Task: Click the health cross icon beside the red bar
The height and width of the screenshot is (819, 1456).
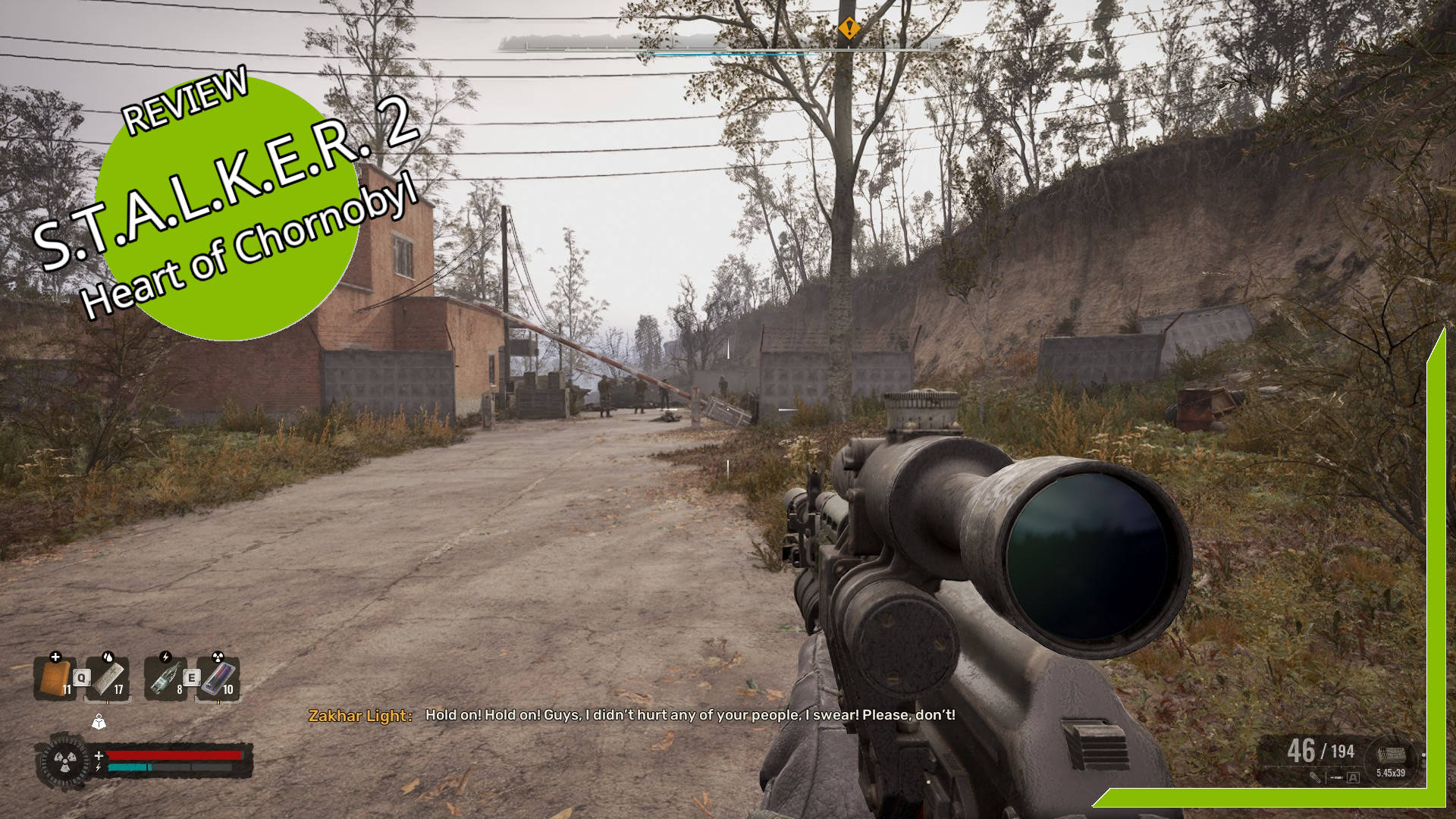Action: coord(99,755)
